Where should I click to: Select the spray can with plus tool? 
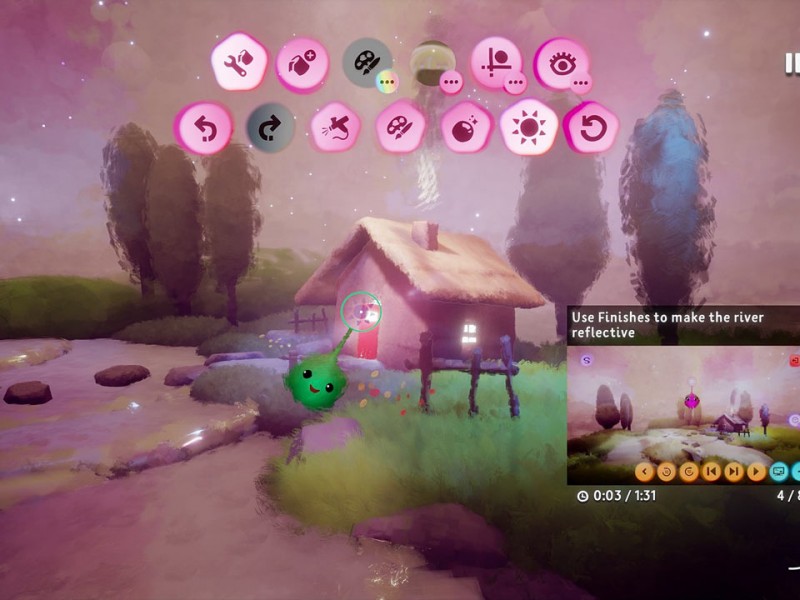tap(301, 64)
